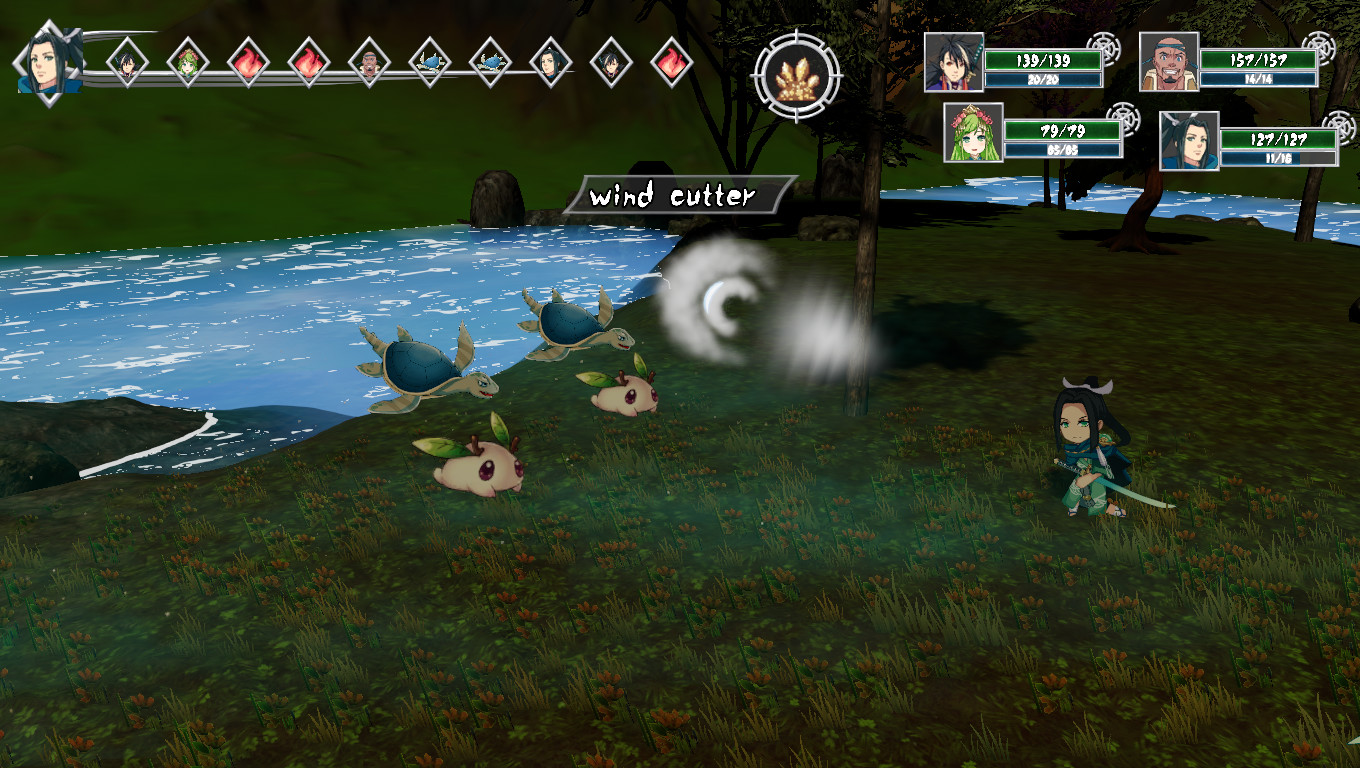Click a blue turtle enemy icon in the turn order
The height and width of the screenshot is (768, 1360).
click(x=431, y=62)
